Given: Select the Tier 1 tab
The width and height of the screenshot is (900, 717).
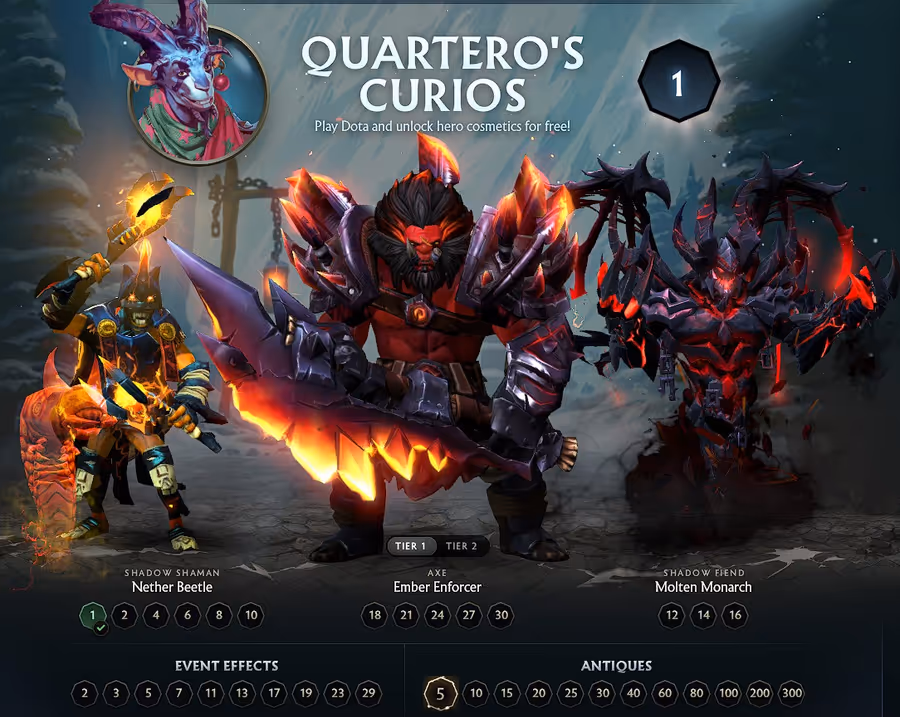Looking at the screenshot, I should 411,546.
